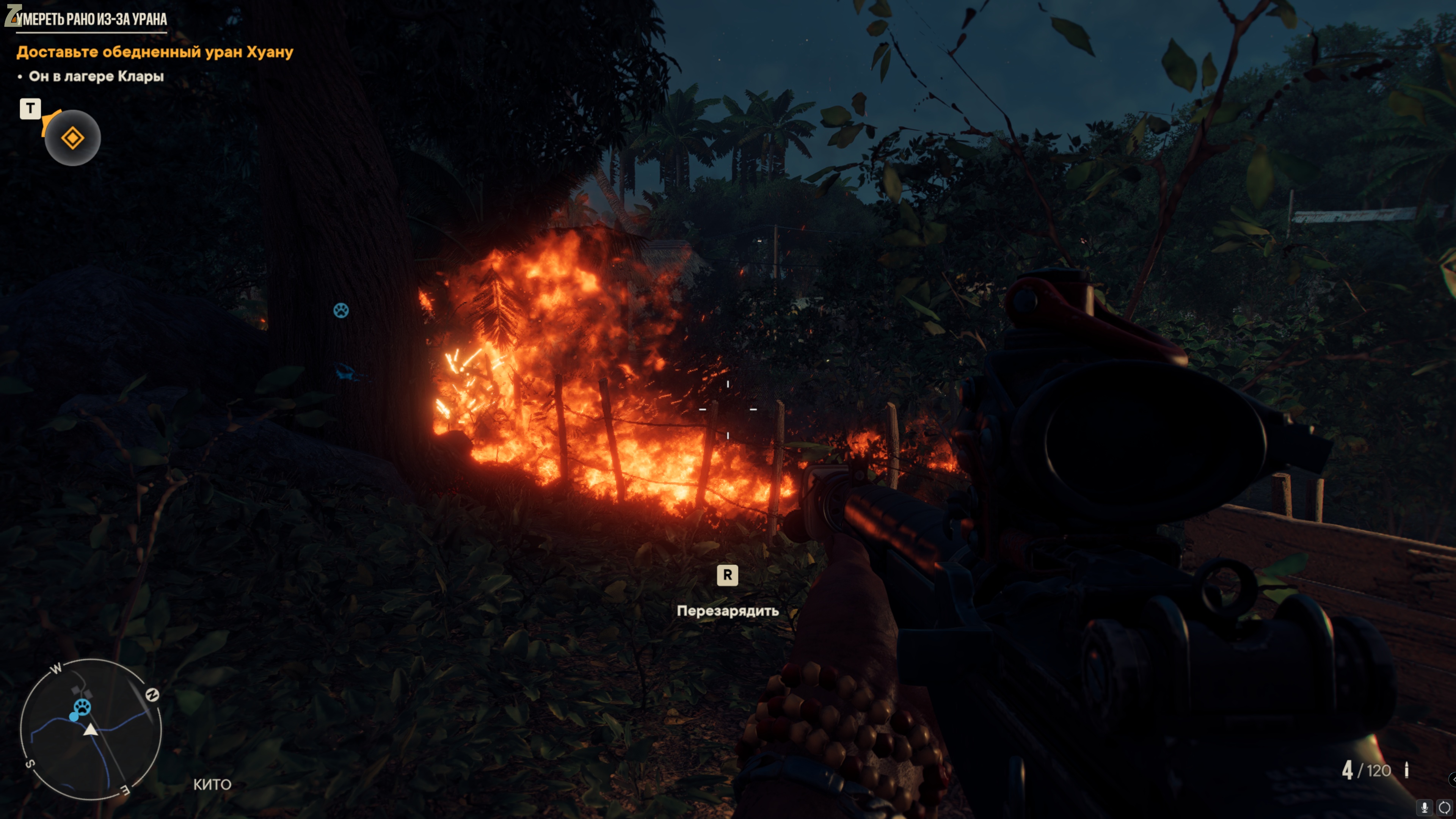The width and height of the screenshot is (1456, 819).
Task: Select the north indicator on the compass ring
Action: pos(152,695)
